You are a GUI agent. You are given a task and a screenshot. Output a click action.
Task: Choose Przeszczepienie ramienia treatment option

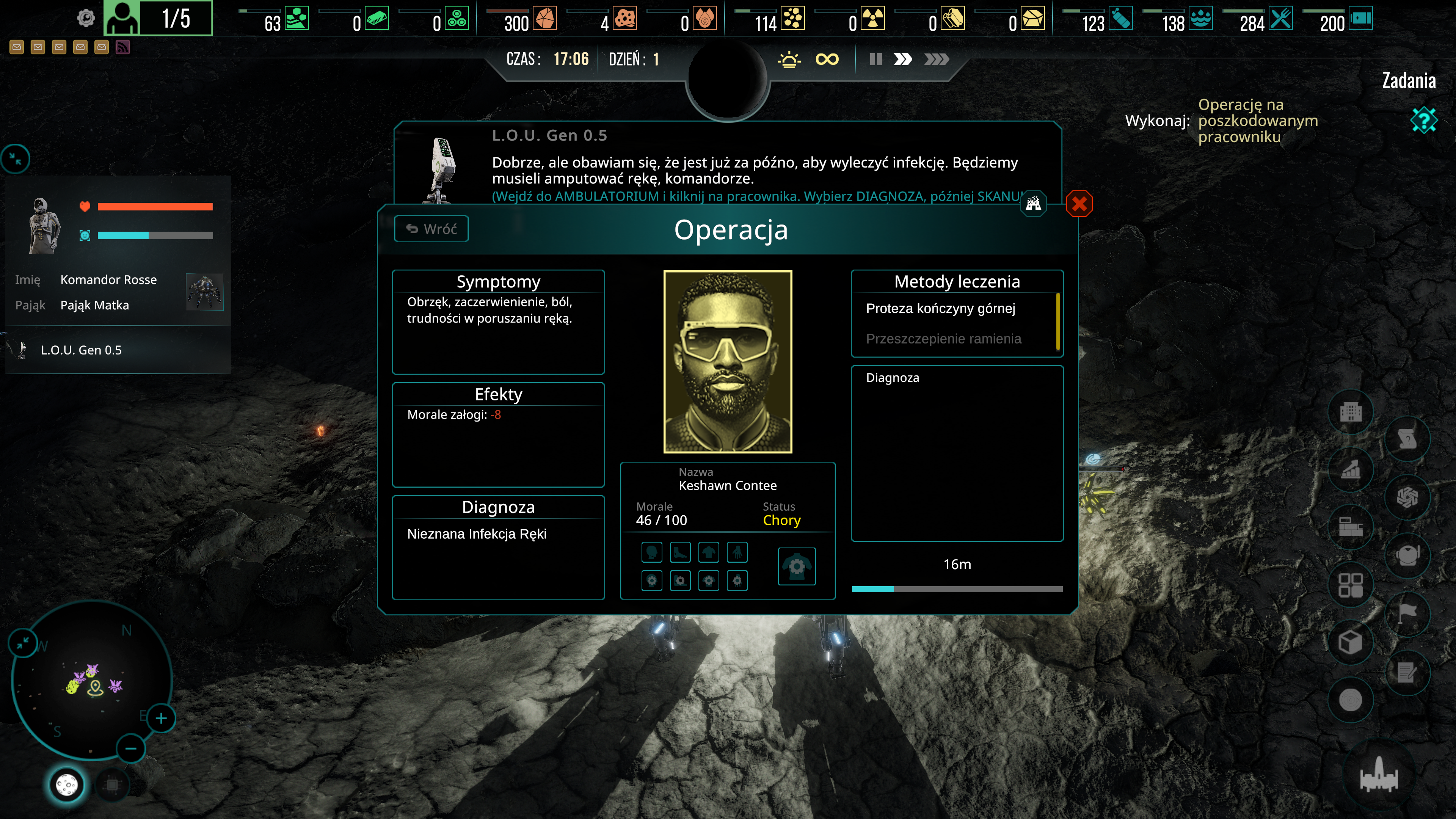(943, 339)
